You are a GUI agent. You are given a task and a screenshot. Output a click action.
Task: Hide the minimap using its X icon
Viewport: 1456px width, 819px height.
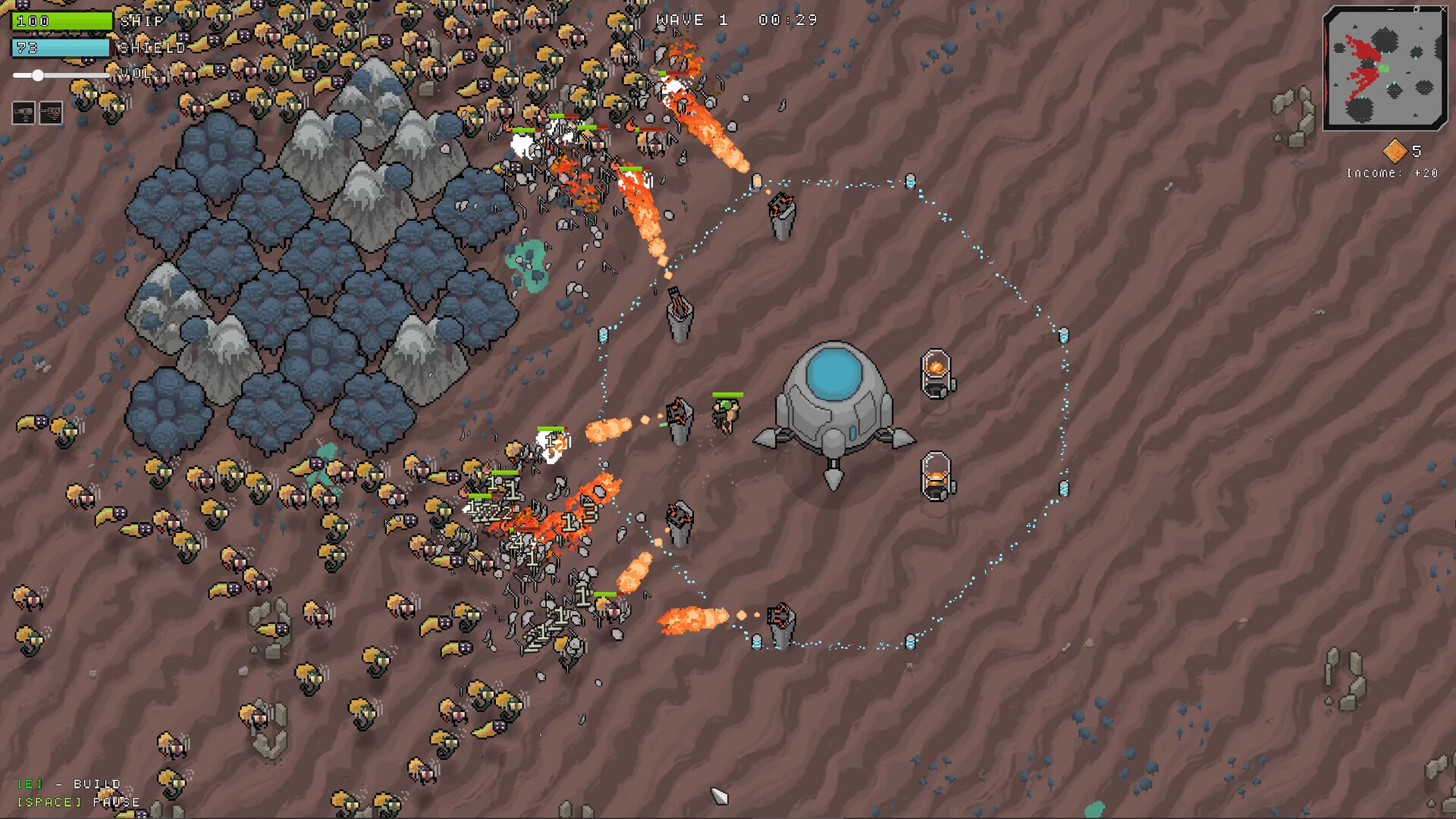1443,9
